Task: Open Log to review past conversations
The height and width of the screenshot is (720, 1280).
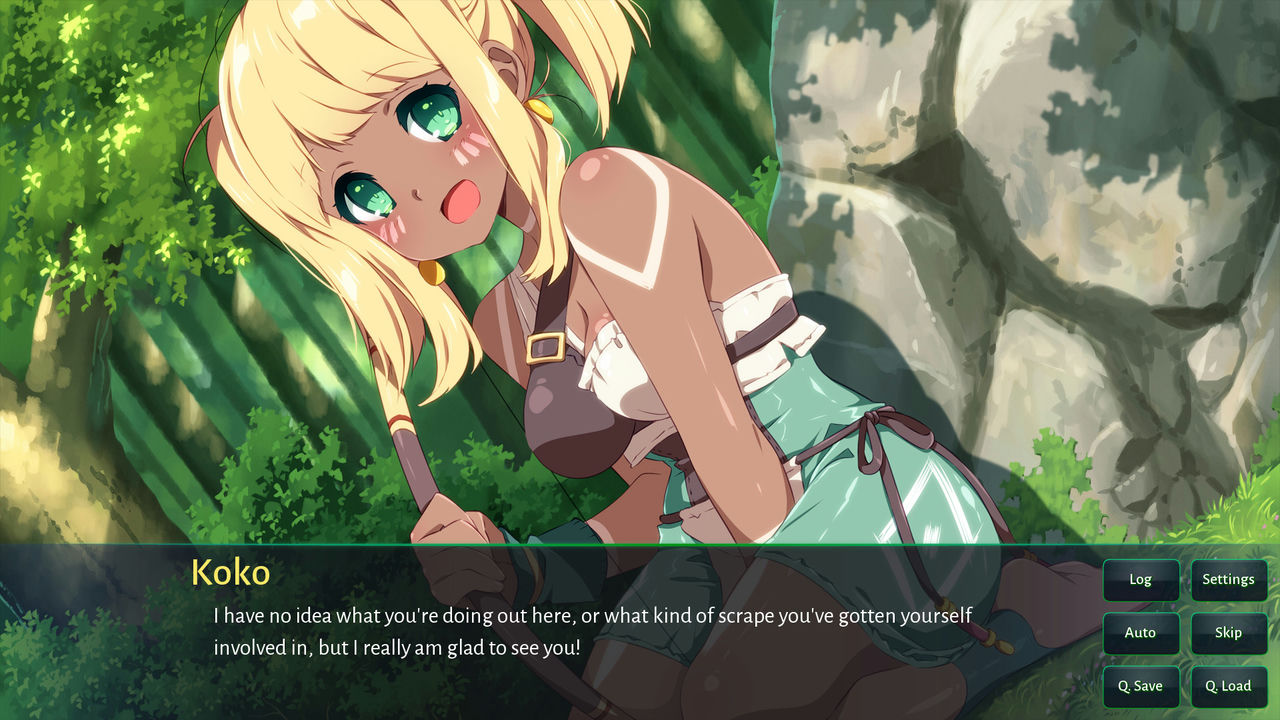Action: pos(1140,579)
